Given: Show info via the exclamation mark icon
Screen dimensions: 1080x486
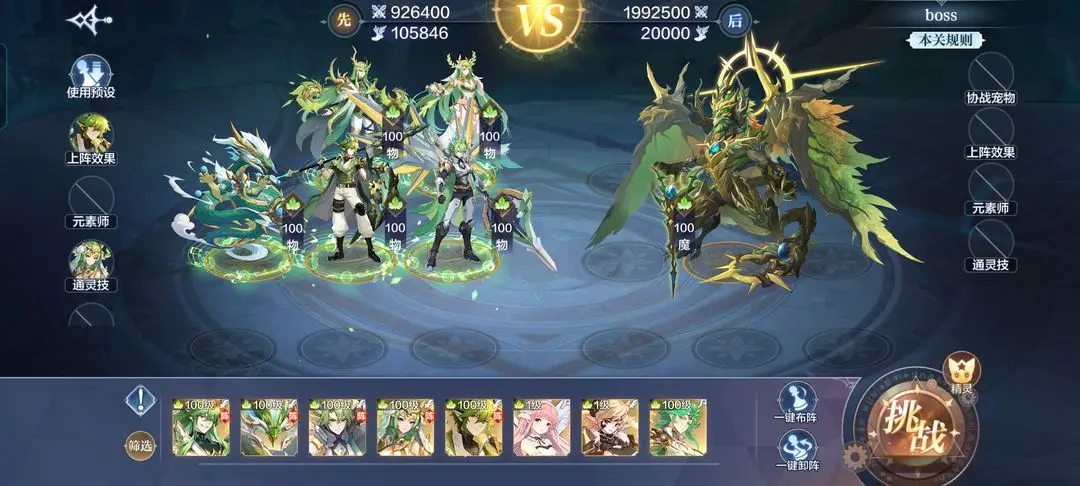Looking at the screenshot, I should pyautogui.click(x=140, y=402).
